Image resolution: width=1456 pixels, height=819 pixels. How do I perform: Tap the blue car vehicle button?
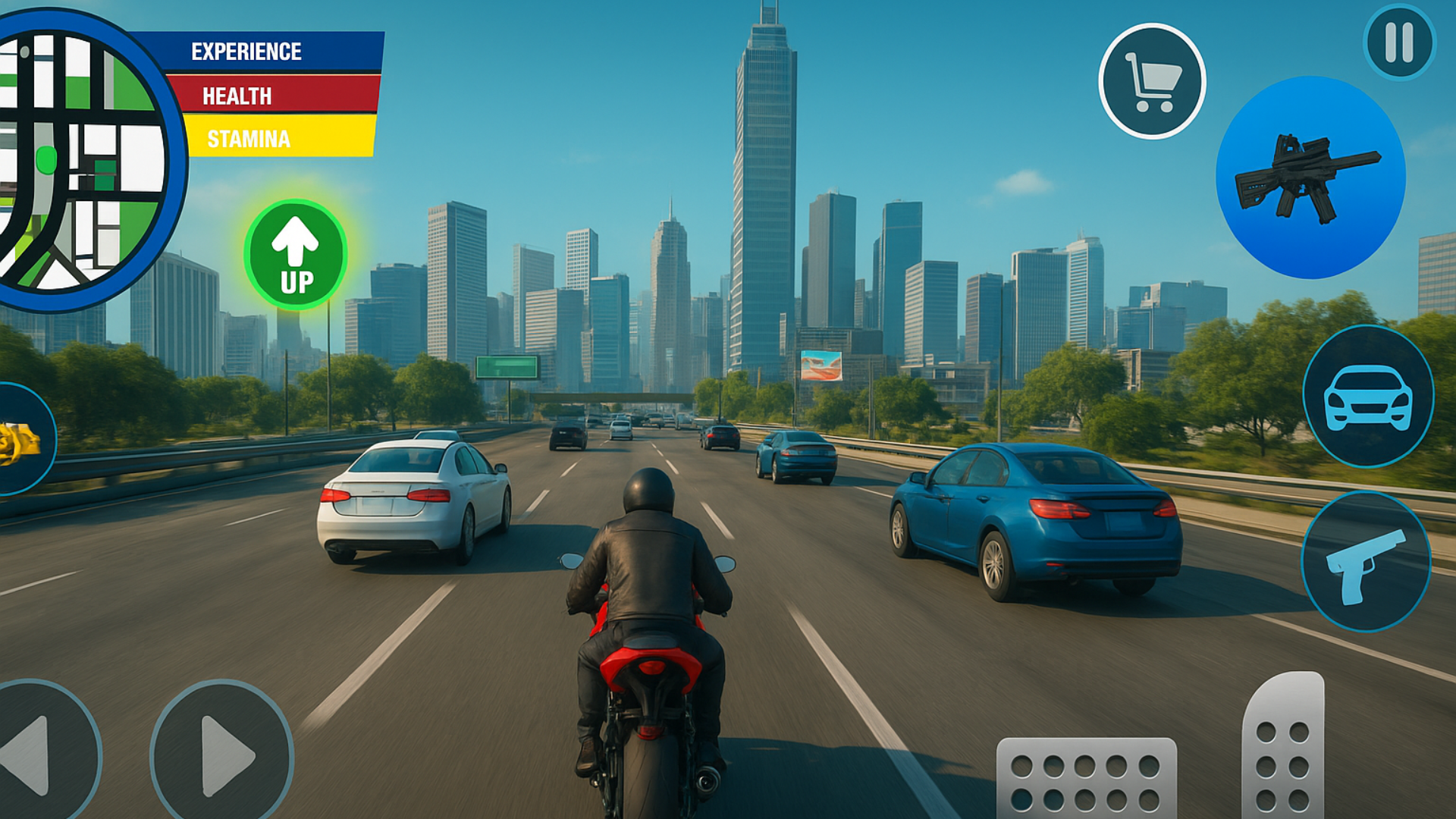[1368, 396]
